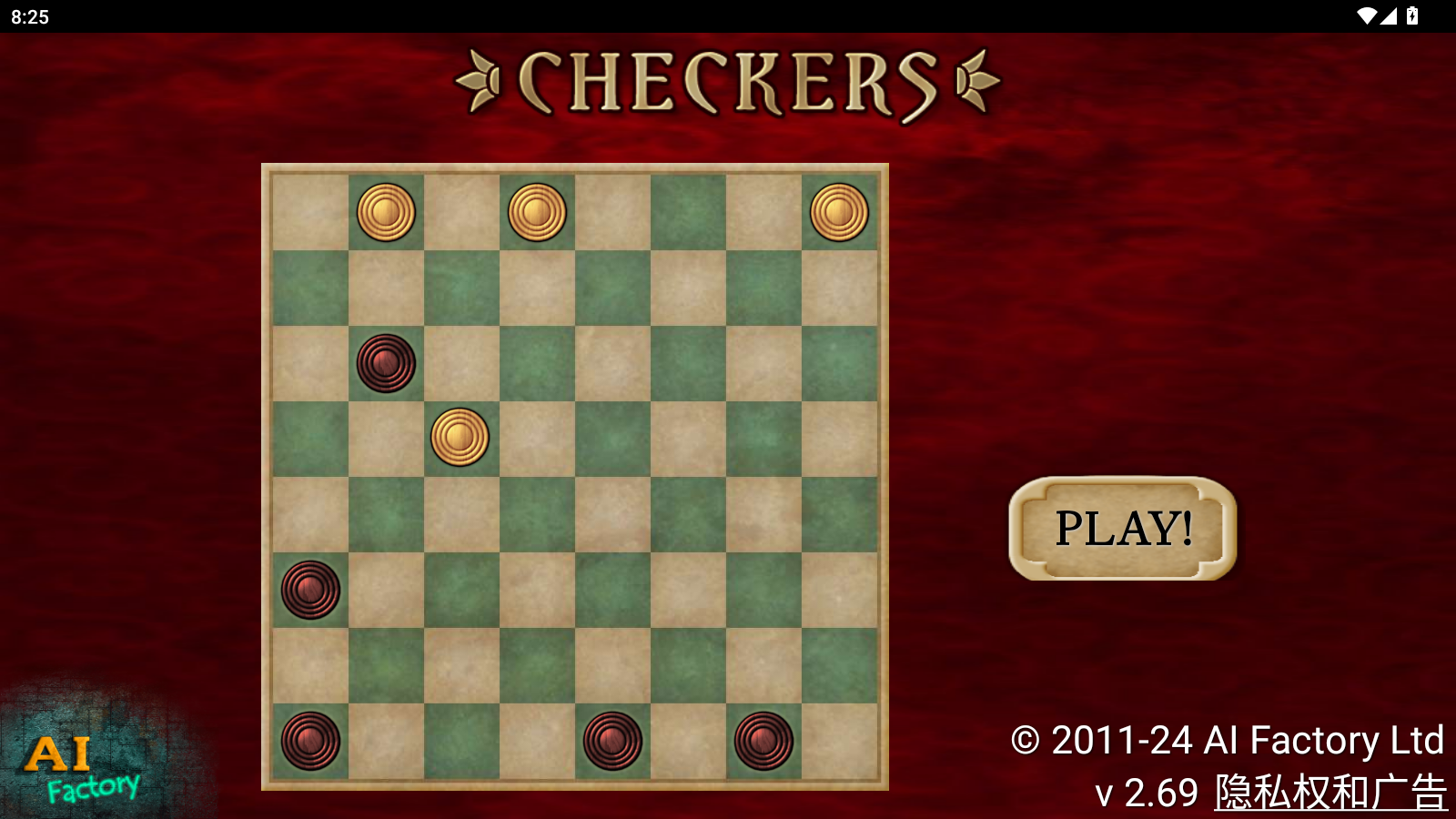Image resolution: width=1456 pixels, height=819 pixels.
Task: Click the copyright text at bottom right
Action: 1224,740
